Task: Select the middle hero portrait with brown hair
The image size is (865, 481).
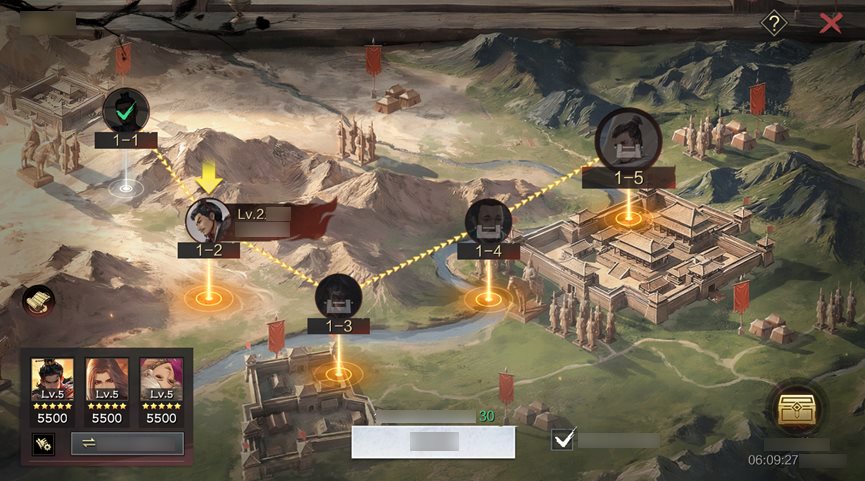Action: [x=107, y=378]
